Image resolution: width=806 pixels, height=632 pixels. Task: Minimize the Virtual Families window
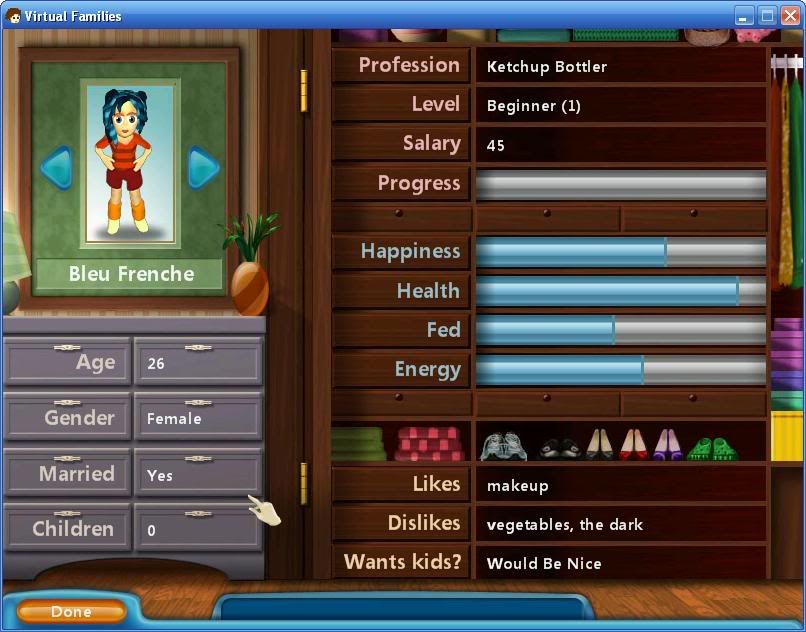(x=744, y=15)
